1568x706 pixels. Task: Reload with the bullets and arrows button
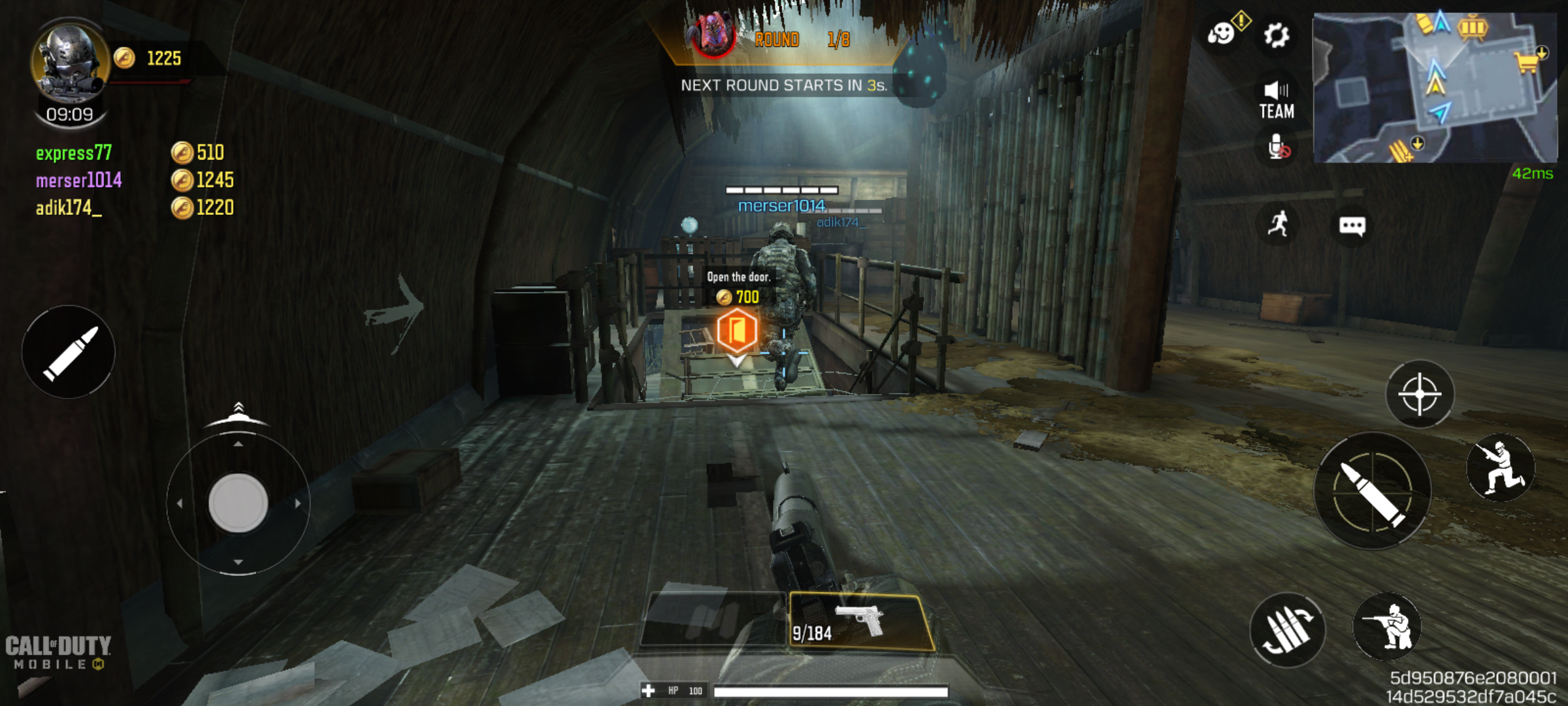(x=1287, y=630)
